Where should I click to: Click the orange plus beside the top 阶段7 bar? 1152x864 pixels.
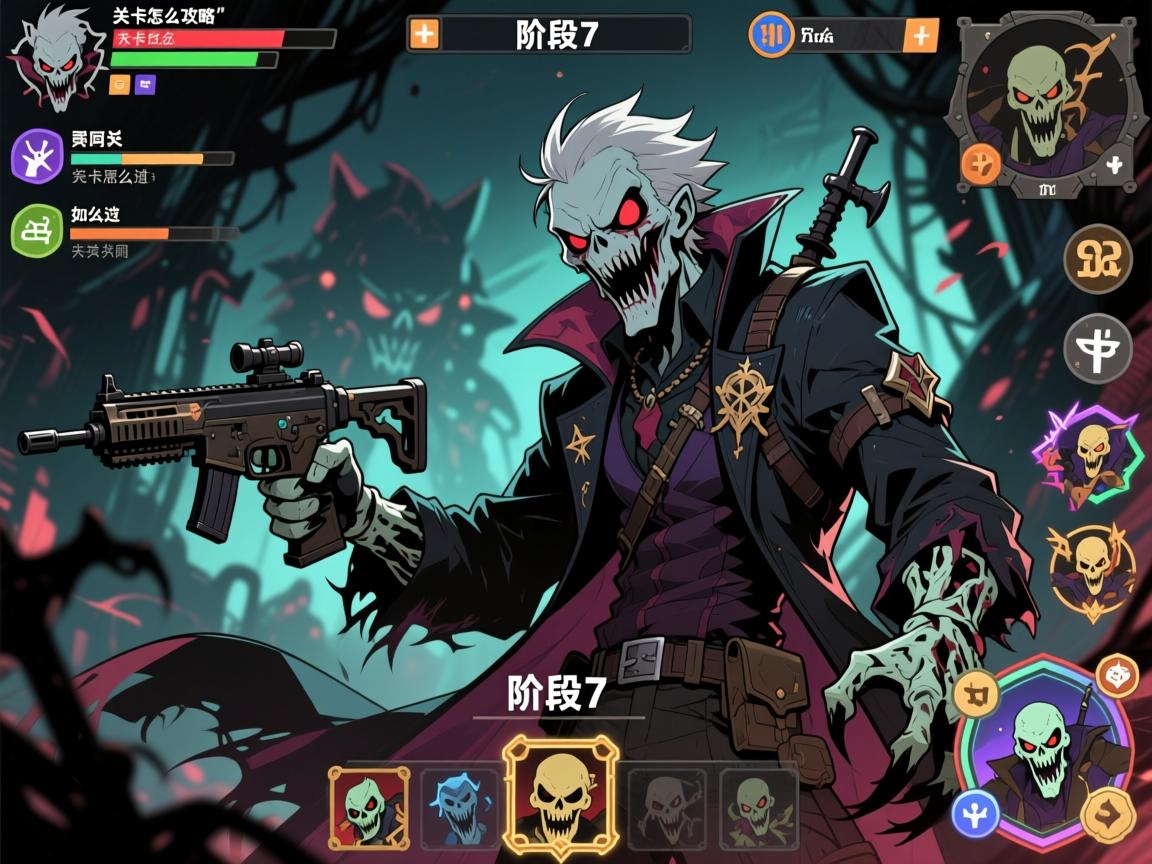click(x=424, y=34)
